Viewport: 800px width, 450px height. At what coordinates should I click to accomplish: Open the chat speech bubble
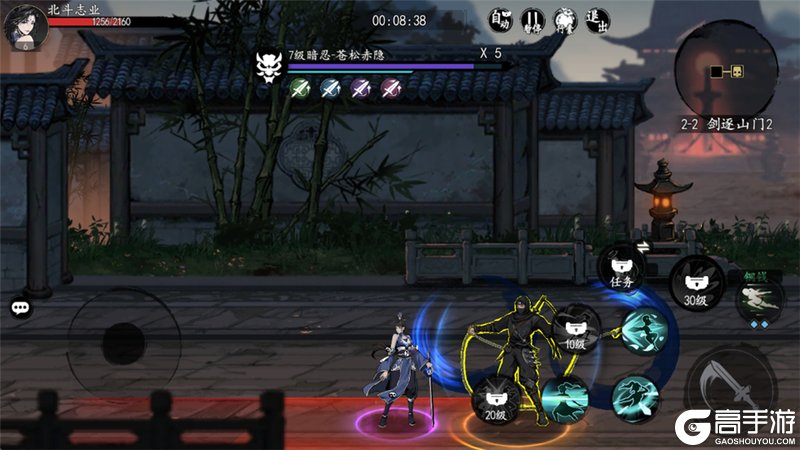21,308
